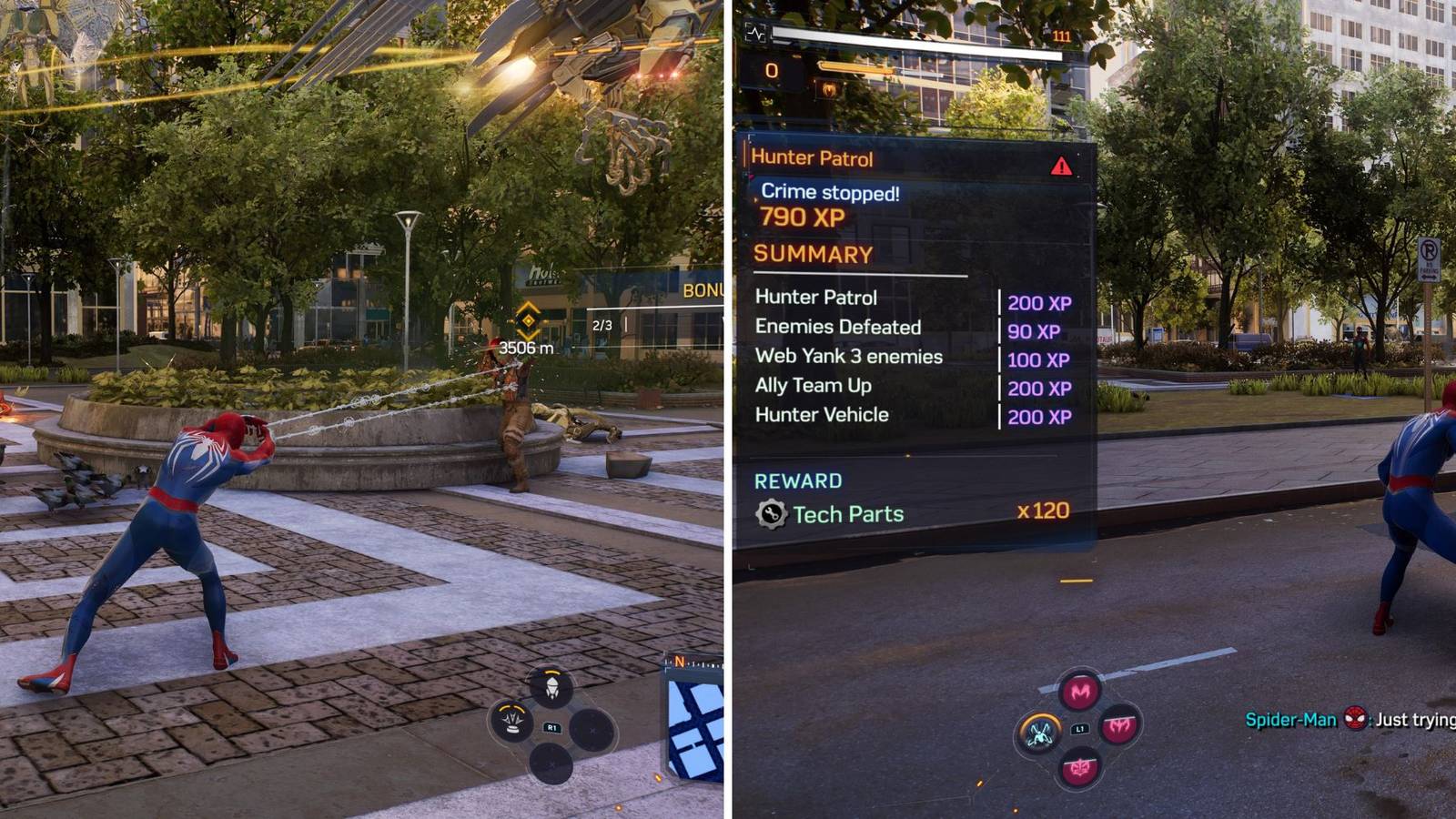Image resolution: width=1456 pixels, height=819 pixels.
Task: Click the spider emblem below the focus bar
Action: pyautogui.click(x=828, y=89)
